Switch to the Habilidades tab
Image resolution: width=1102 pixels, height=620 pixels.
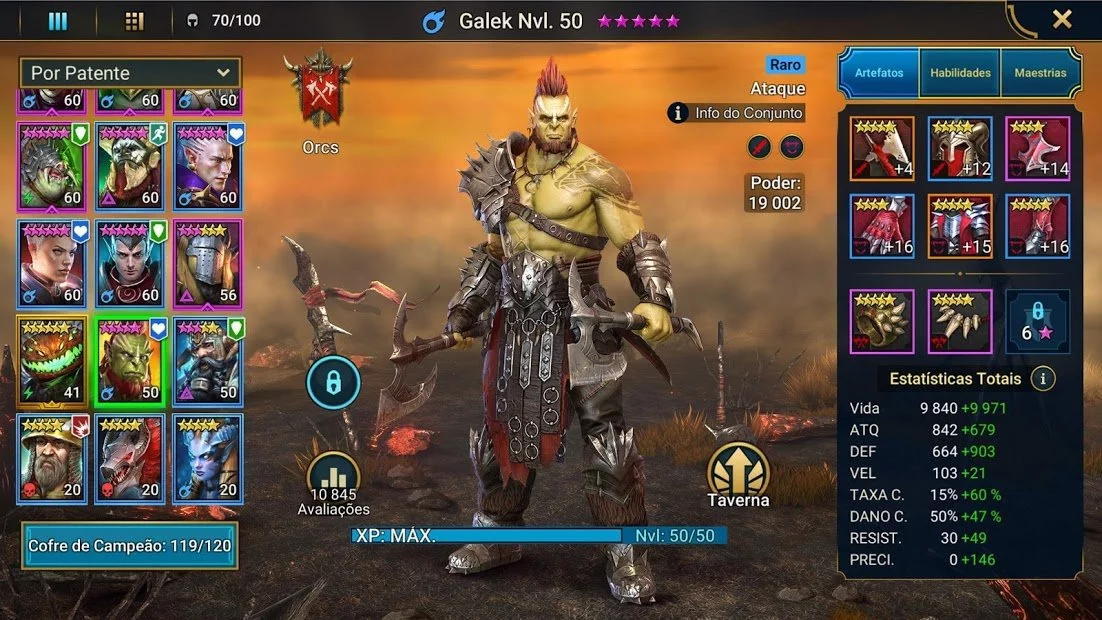pyautogui.click(x=960, y=73)
